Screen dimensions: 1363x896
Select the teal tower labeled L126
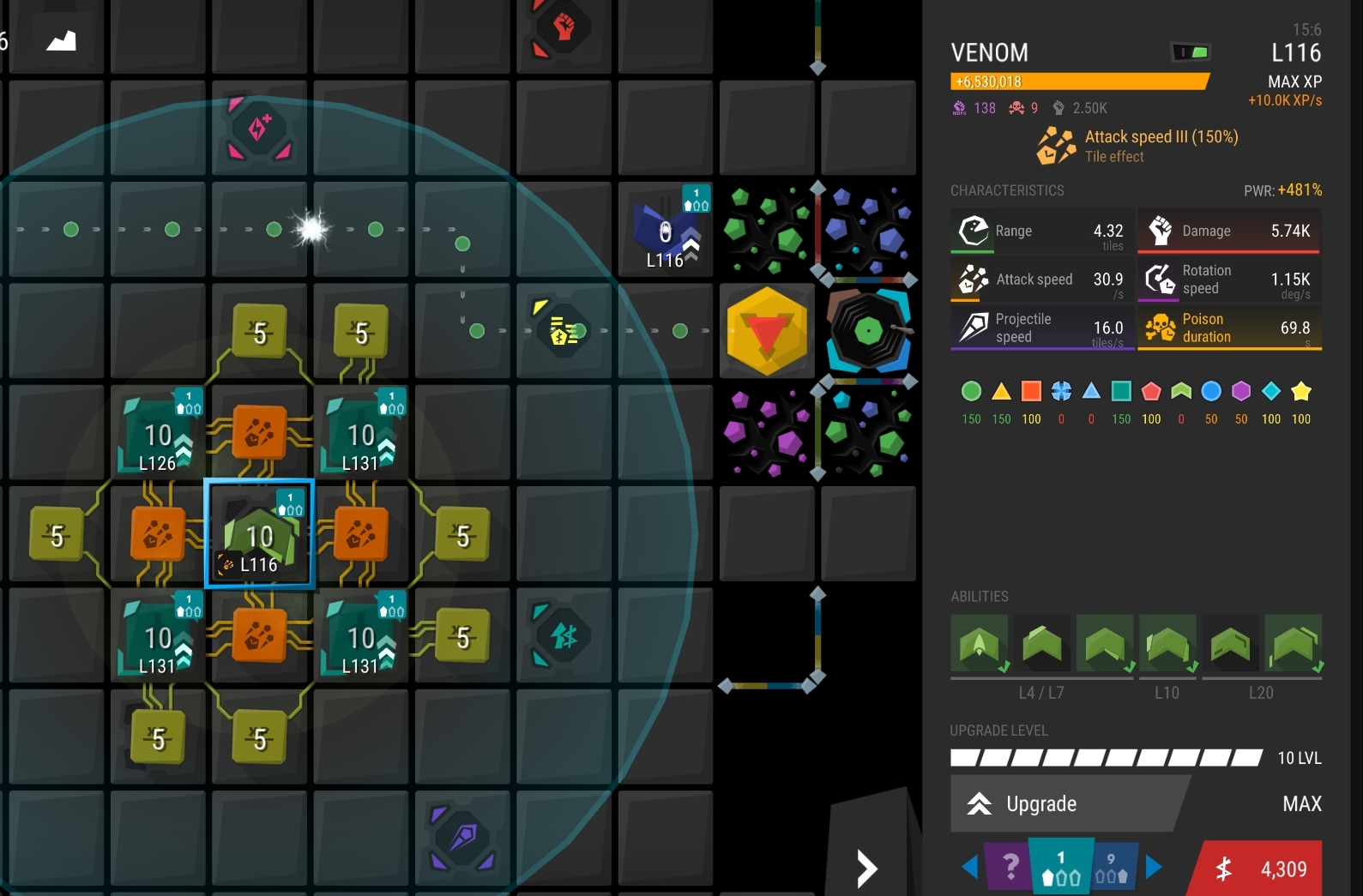(158, 434)
